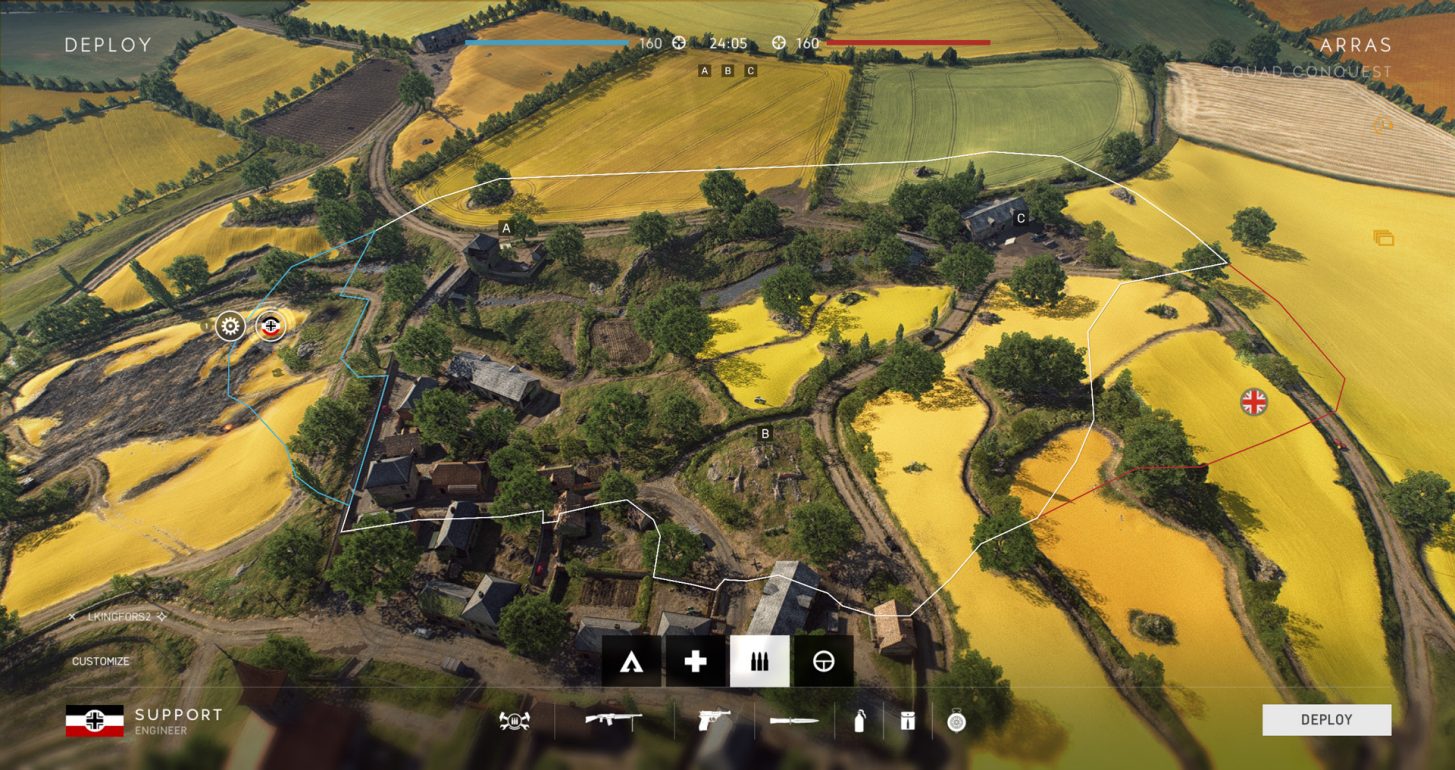Choose the Medic class cross icon
The image size is (1455, 770).
tap(695, 661)
